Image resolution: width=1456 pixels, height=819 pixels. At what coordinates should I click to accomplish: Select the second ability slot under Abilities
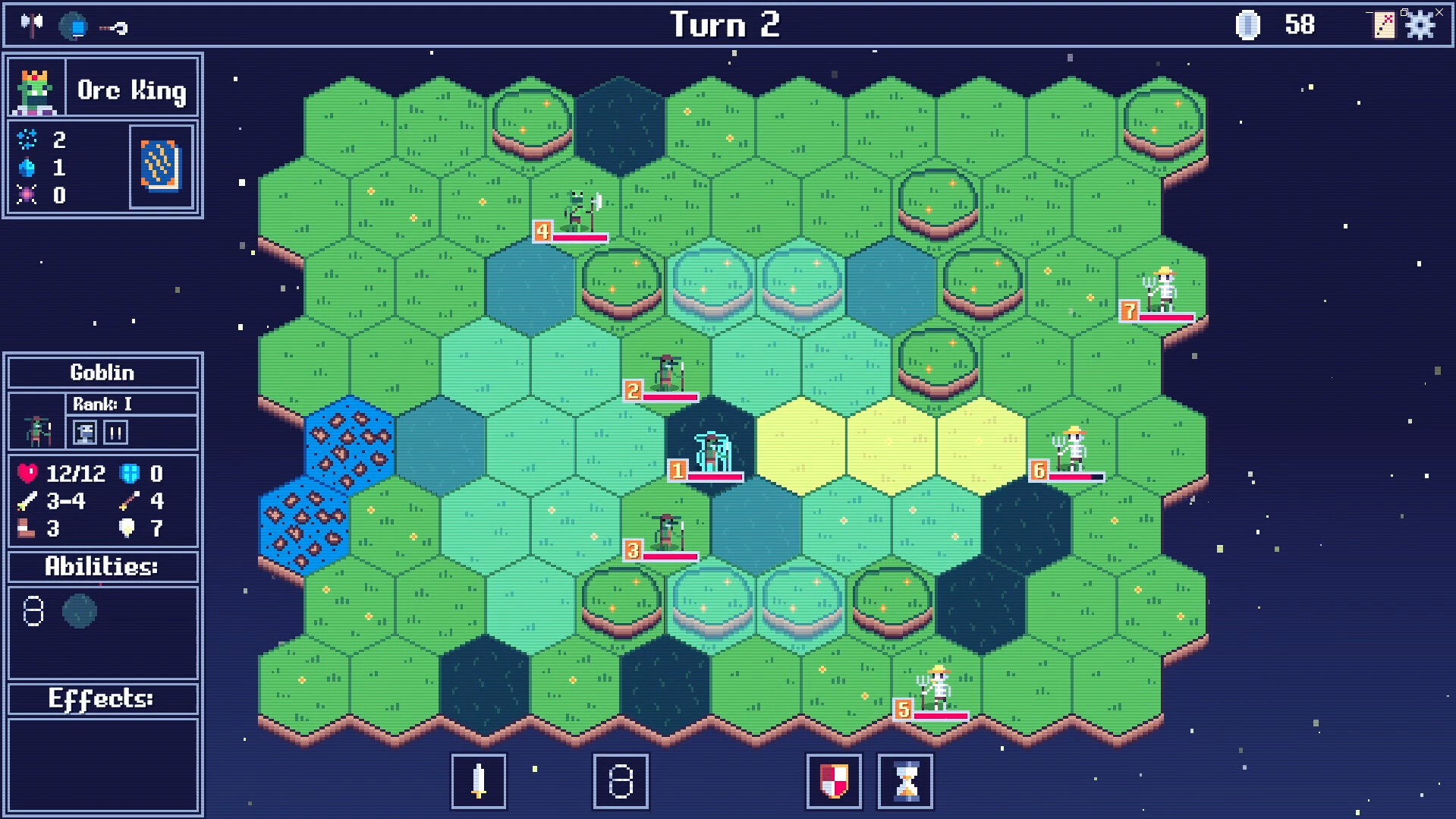[x=80, y=613]
